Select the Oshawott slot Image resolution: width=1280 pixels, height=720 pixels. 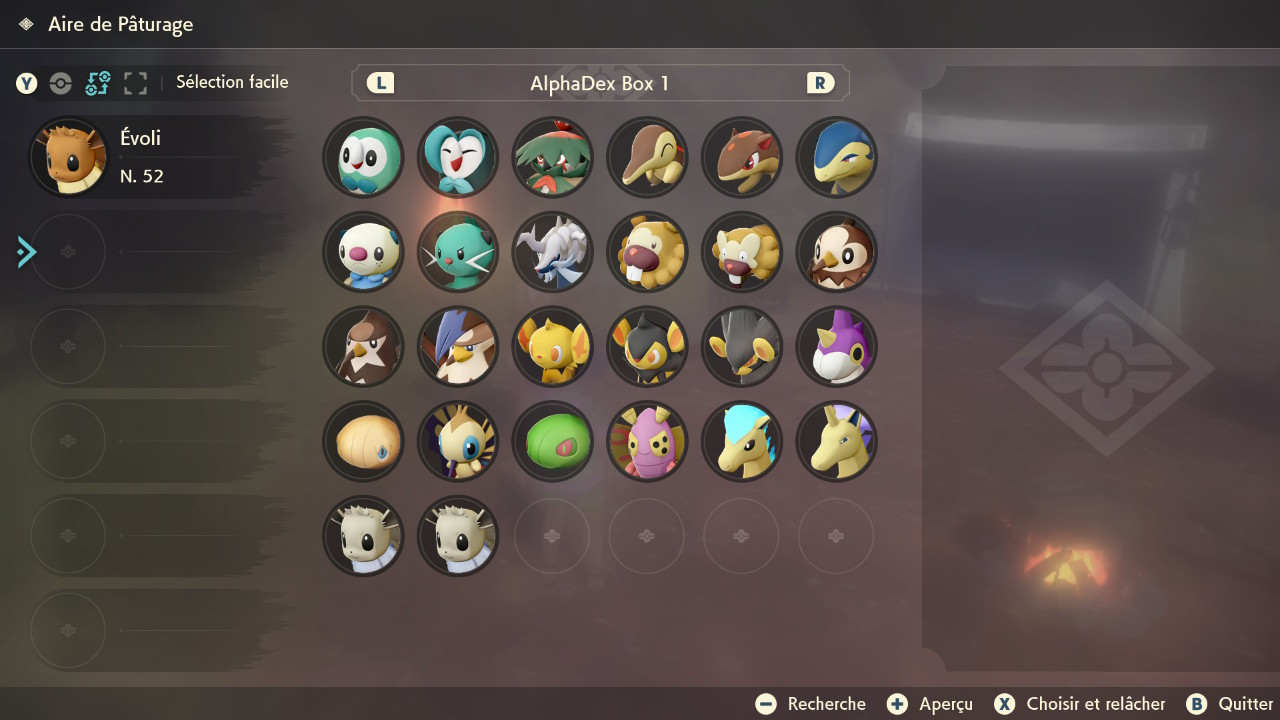[x=363, y=252]
